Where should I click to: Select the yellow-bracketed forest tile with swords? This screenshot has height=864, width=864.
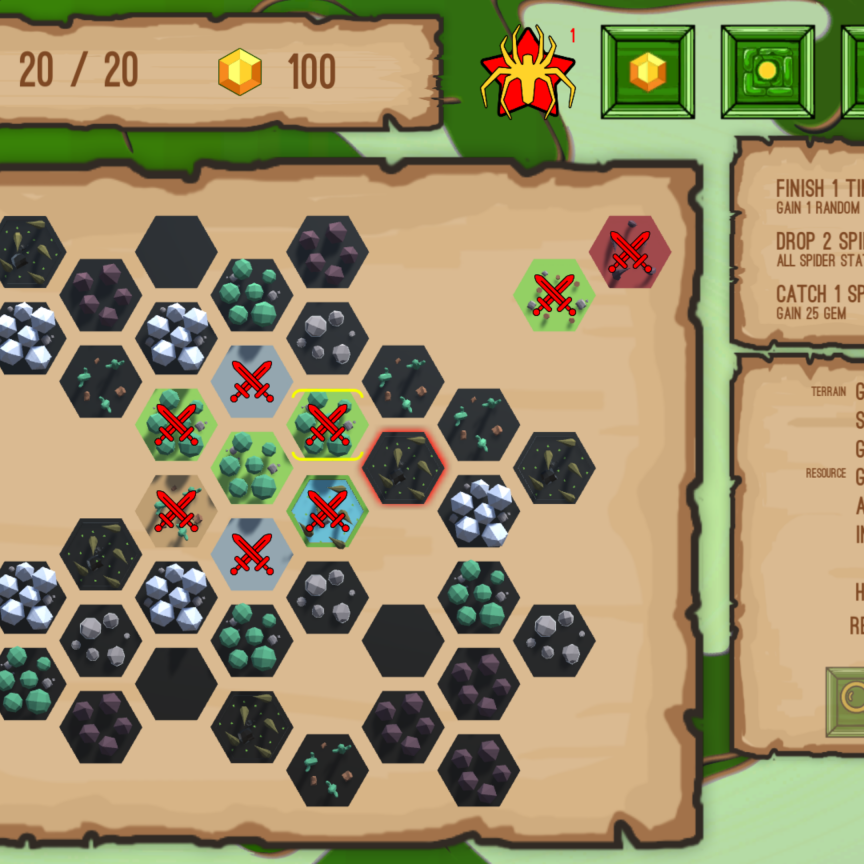pyautogui.click(x=327, y=424)
